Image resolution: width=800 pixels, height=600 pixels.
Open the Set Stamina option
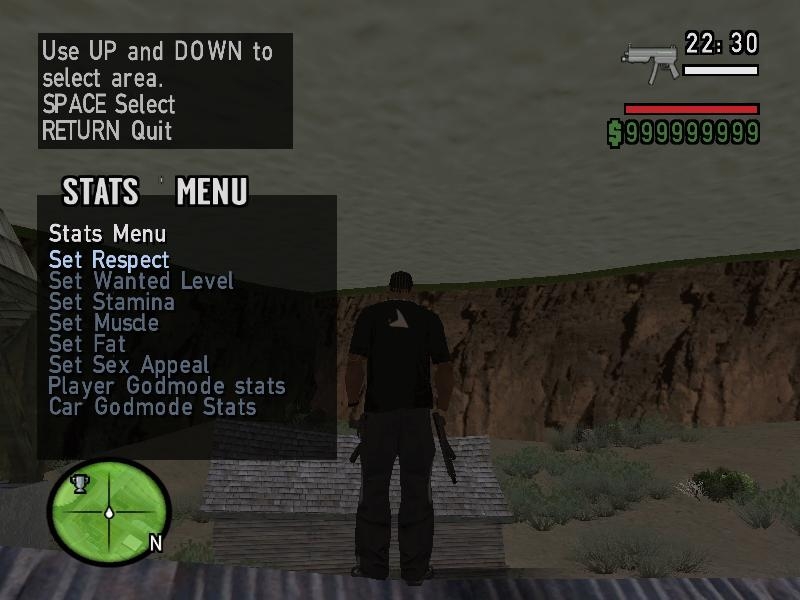tap(111, 302)
